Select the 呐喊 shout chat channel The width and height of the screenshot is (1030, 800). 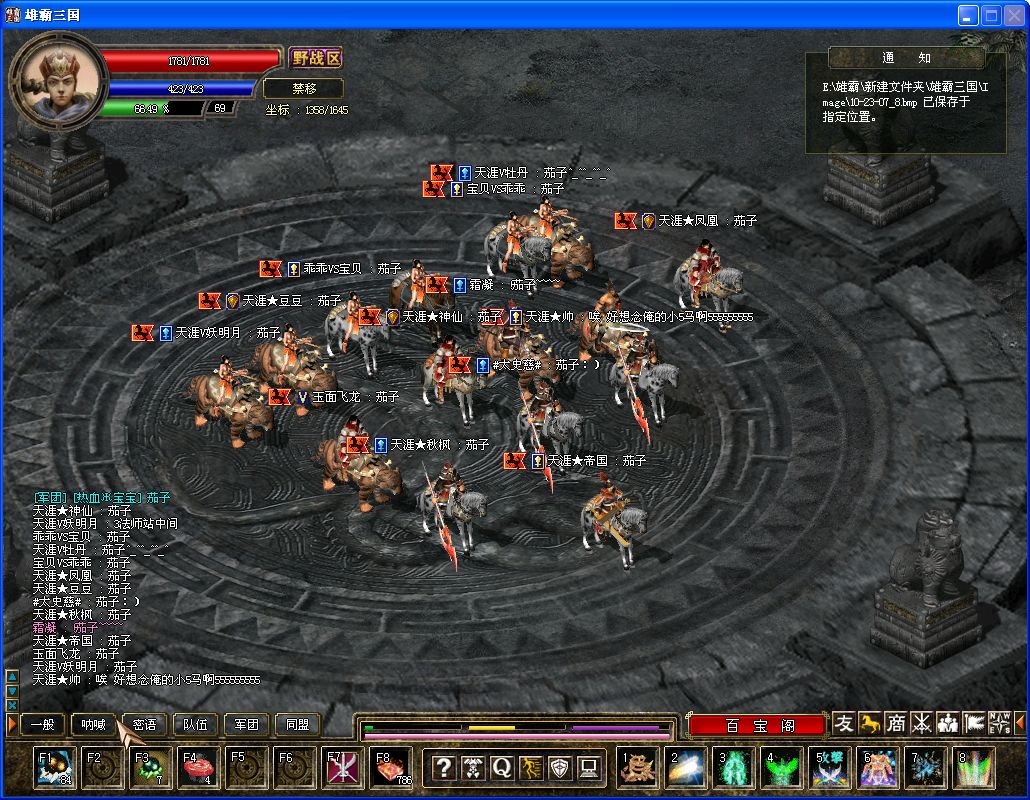tap(93, 724)
